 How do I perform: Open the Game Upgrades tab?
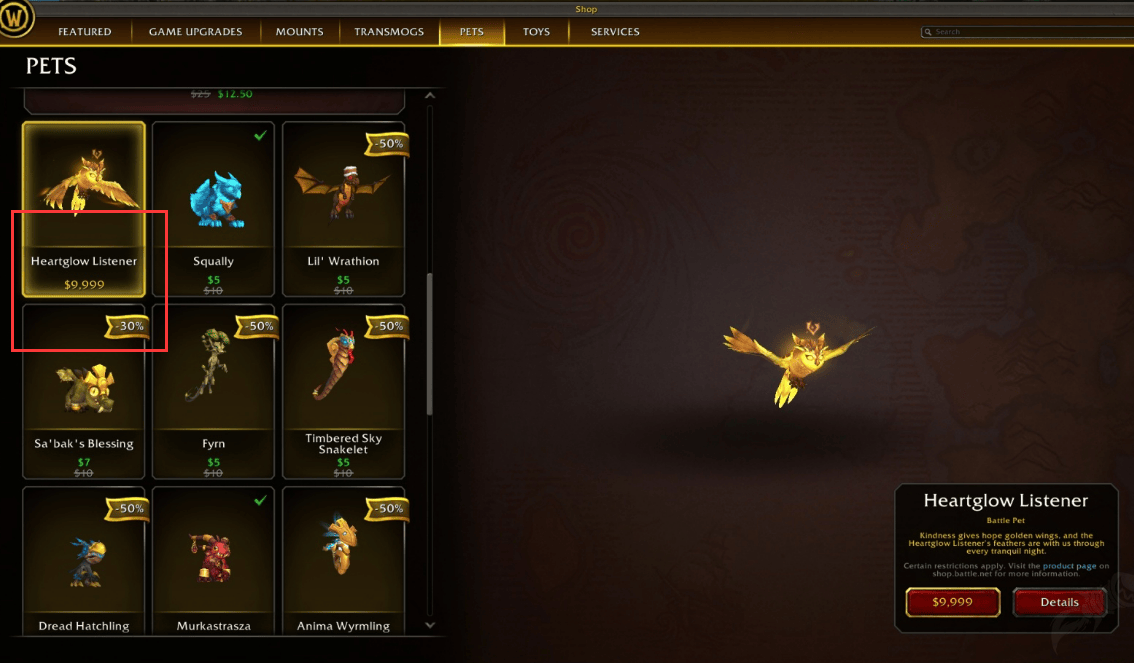pos(195,32)
